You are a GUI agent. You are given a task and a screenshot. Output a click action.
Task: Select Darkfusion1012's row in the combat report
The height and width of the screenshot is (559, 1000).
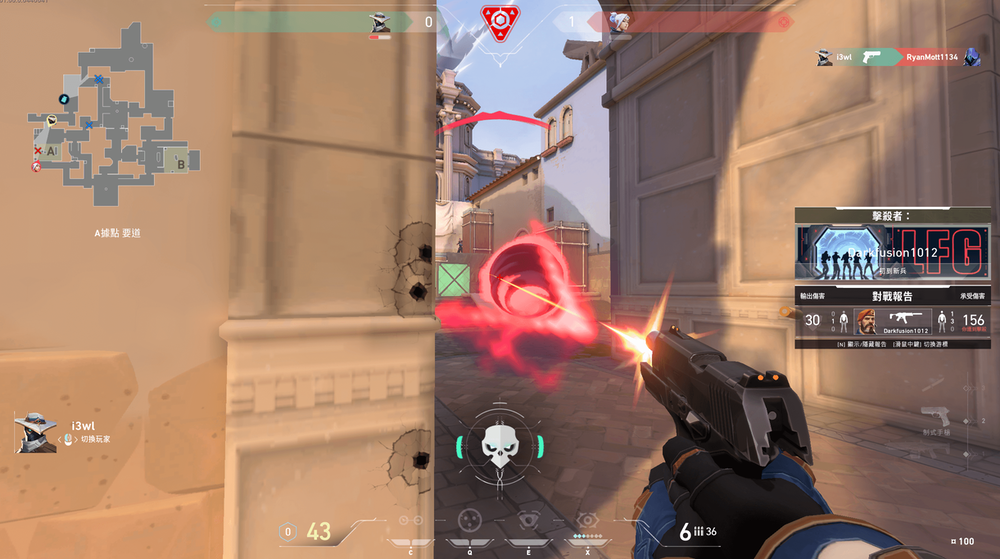click(x=893, y=321)
